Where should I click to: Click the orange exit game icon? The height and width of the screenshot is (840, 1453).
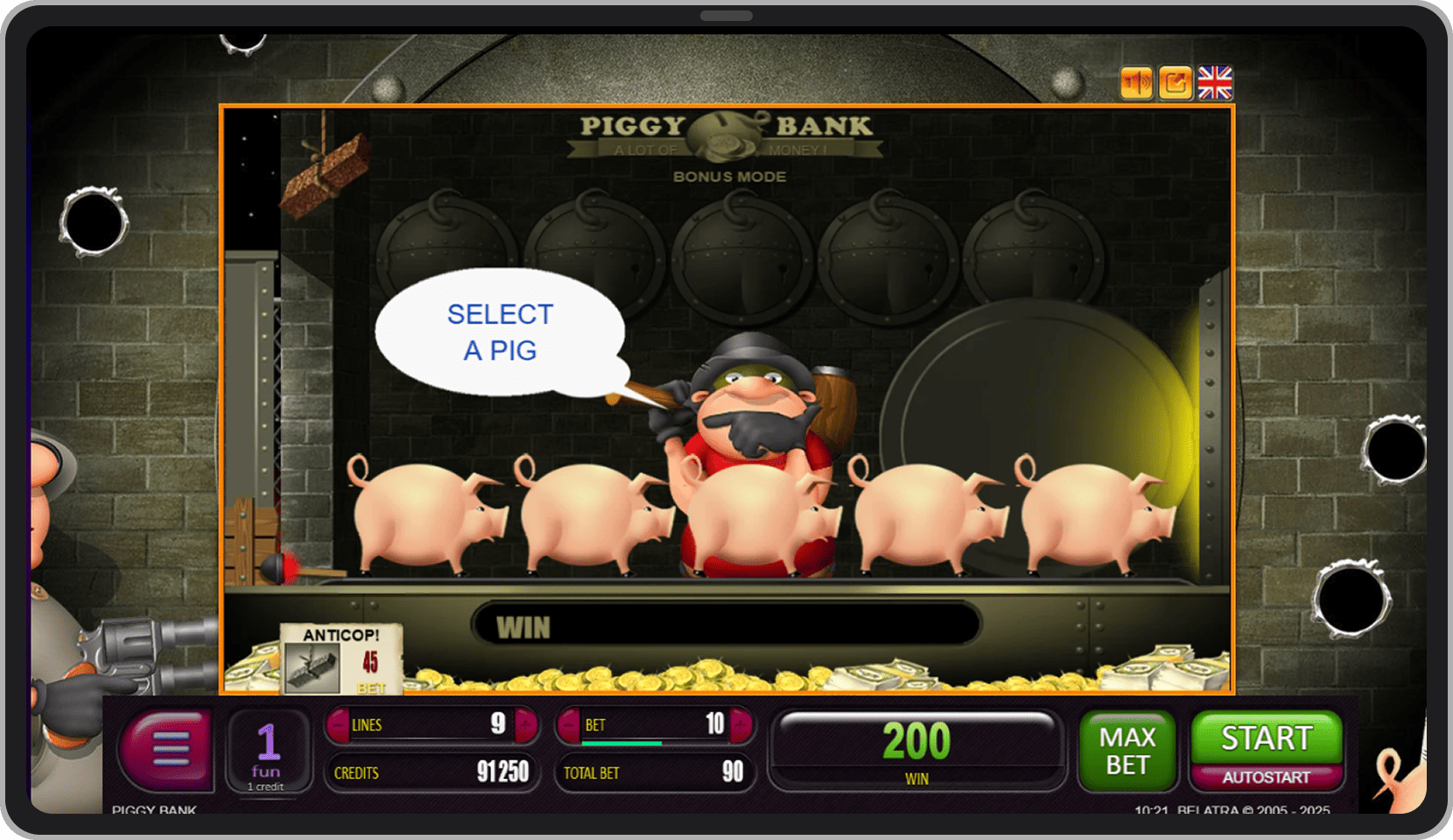[1176, 83]
